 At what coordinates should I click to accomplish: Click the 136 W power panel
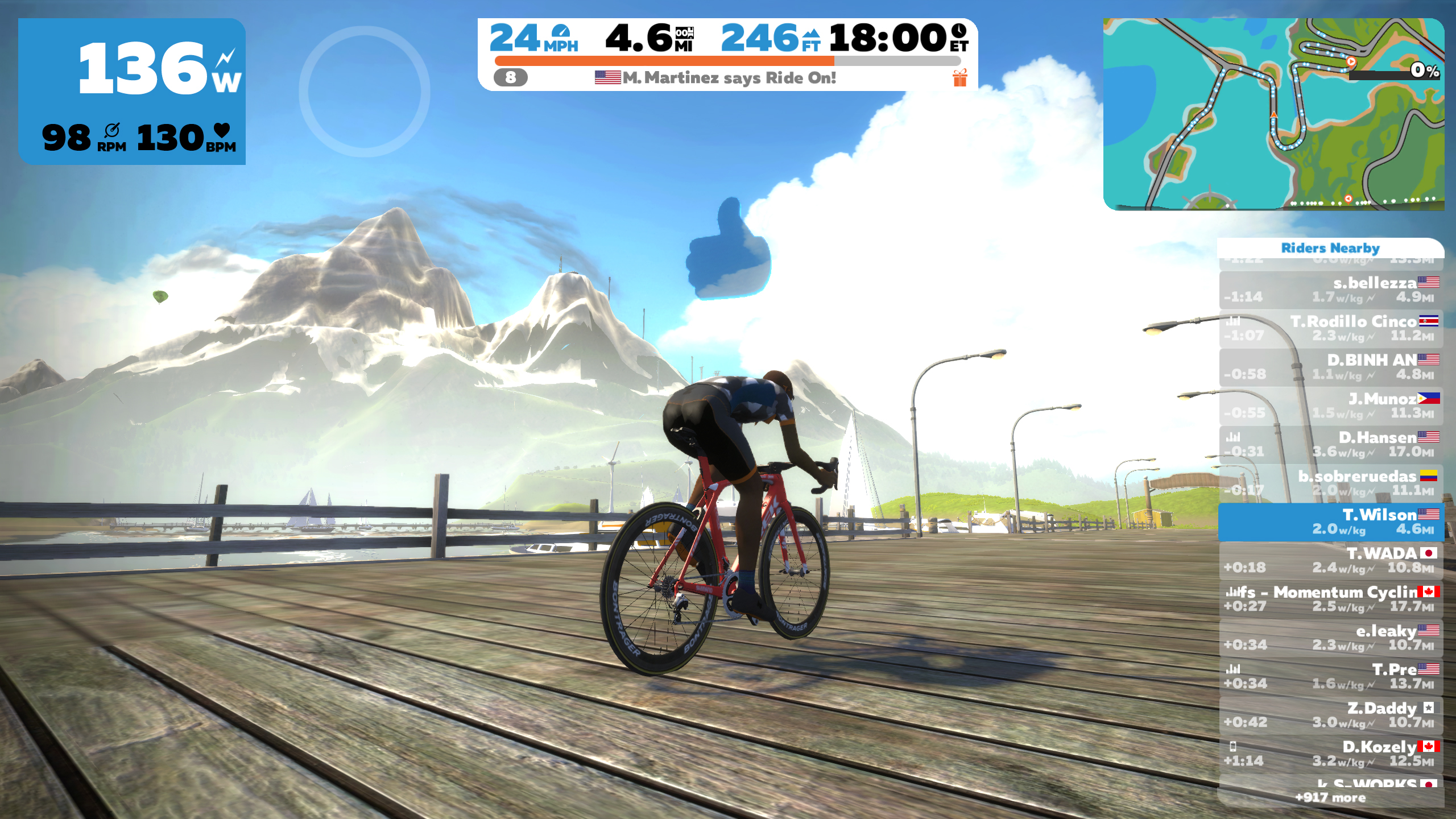point(132,91)
